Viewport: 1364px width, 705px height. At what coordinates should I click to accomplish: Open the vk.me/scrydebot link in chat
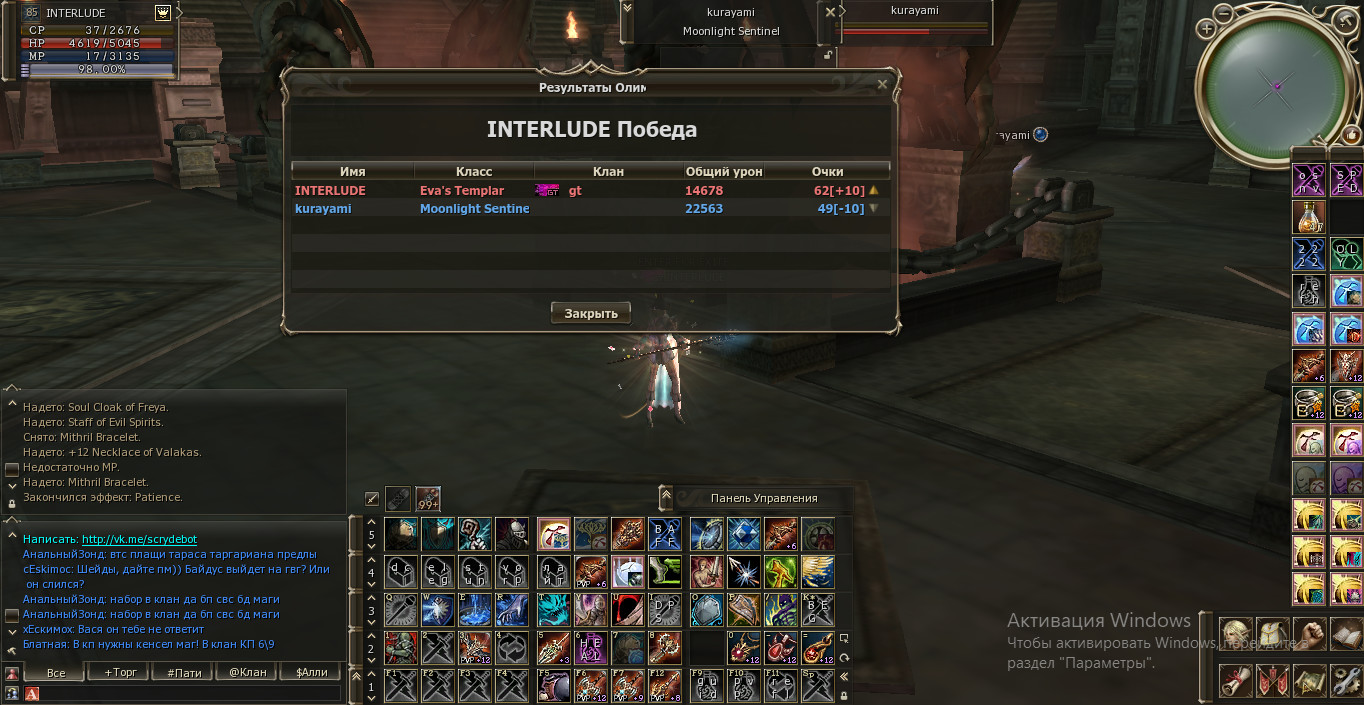138,539
